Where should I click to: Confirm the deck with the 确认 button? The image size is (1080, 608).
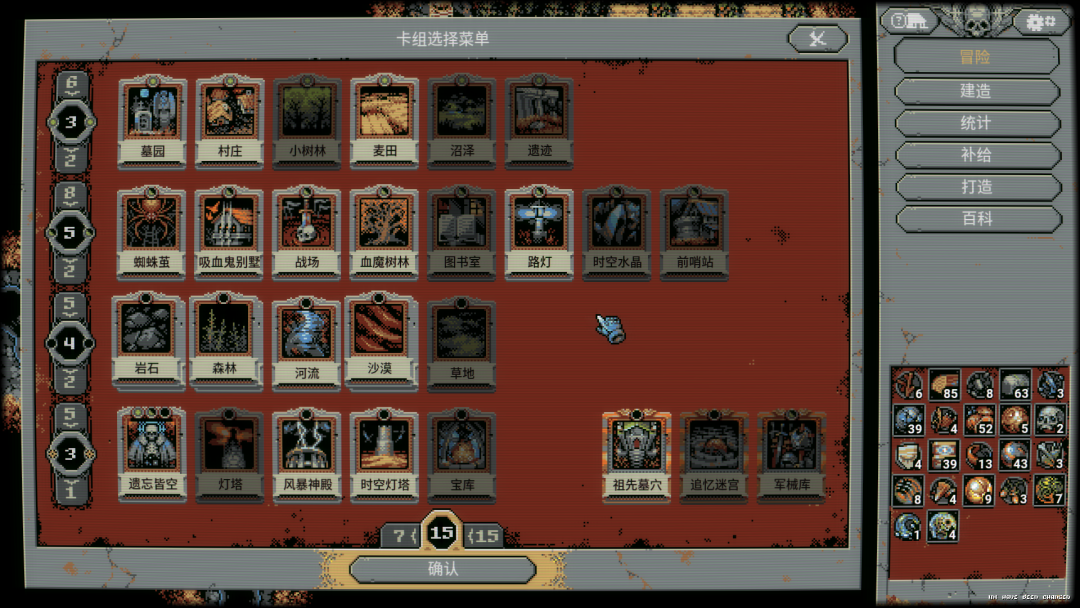pos(442,569)
